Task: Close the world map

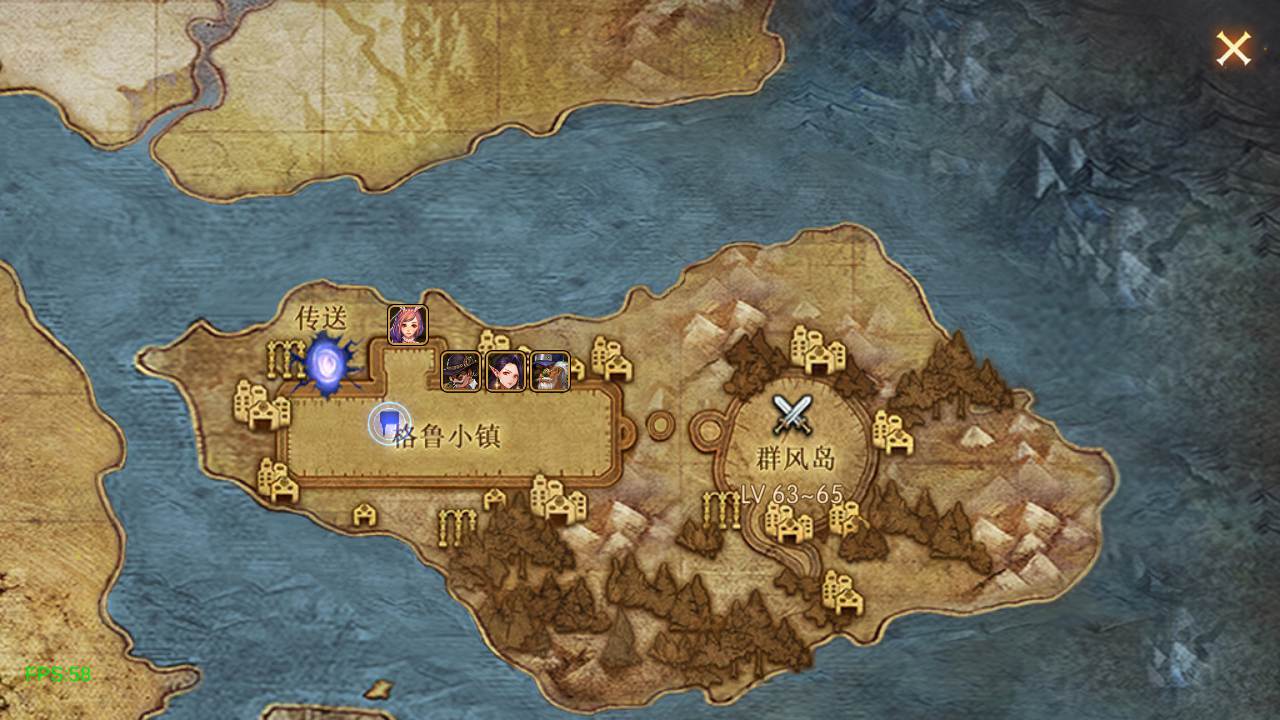Action: tap(1233, 48)
